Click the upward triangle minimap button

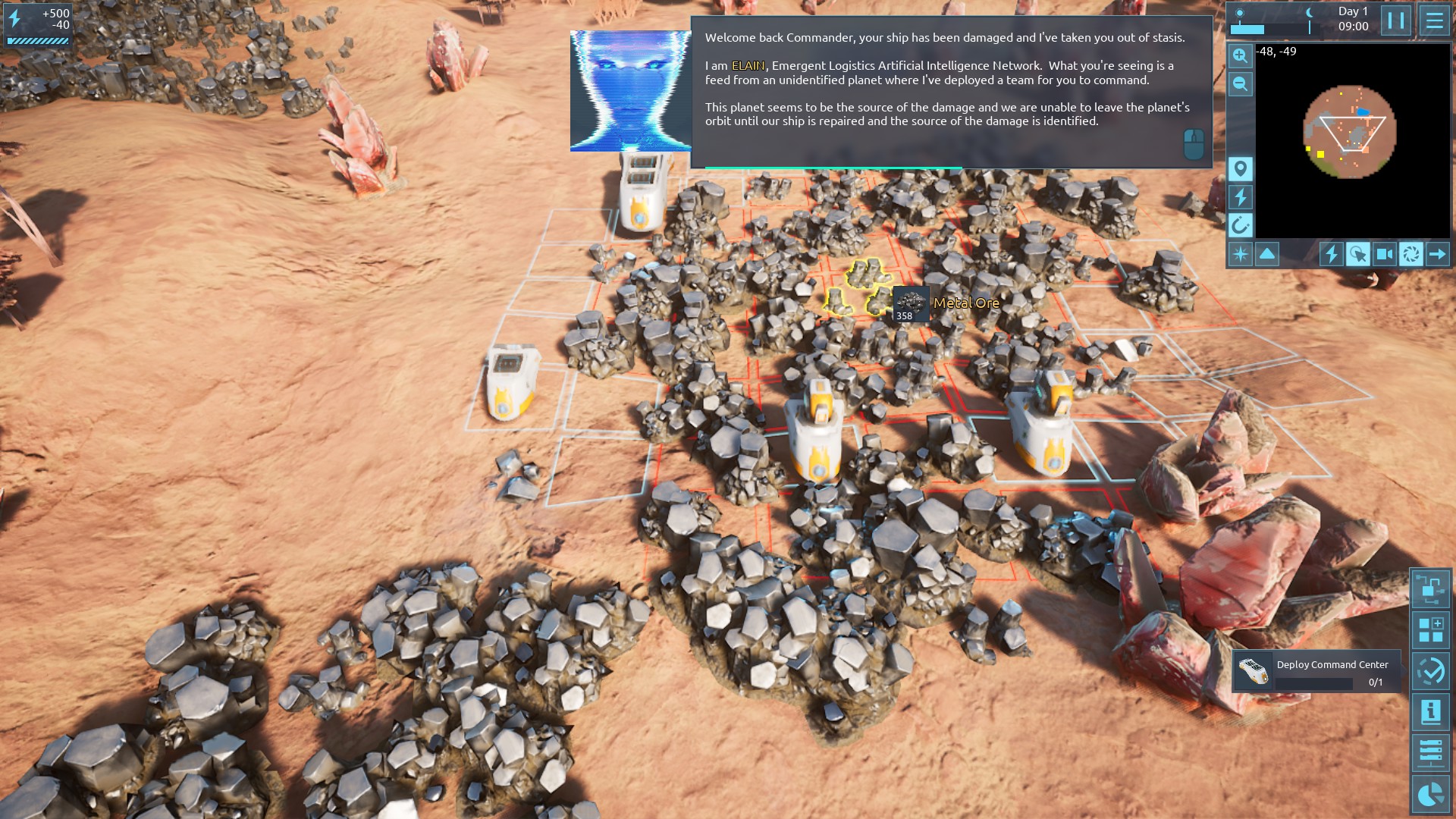pyautogui.click(x=1267, y=254)
